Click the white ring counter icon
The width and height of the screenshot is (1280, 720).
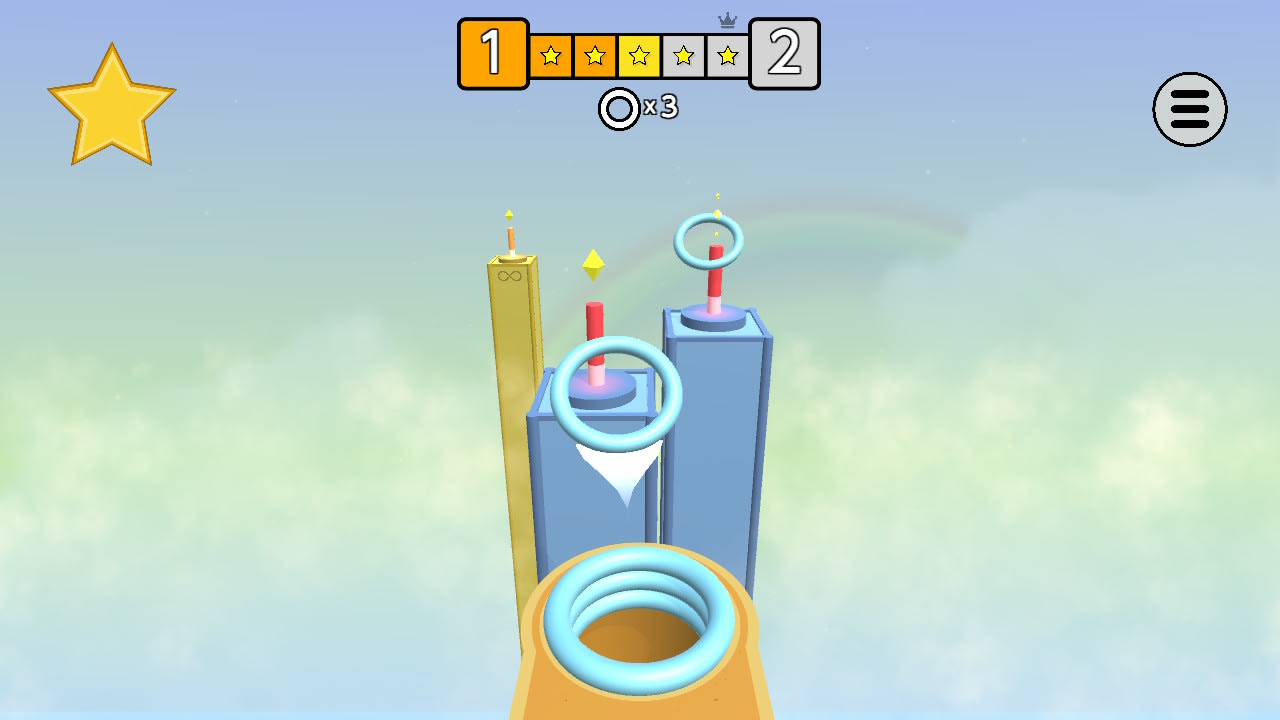[617, 108]
